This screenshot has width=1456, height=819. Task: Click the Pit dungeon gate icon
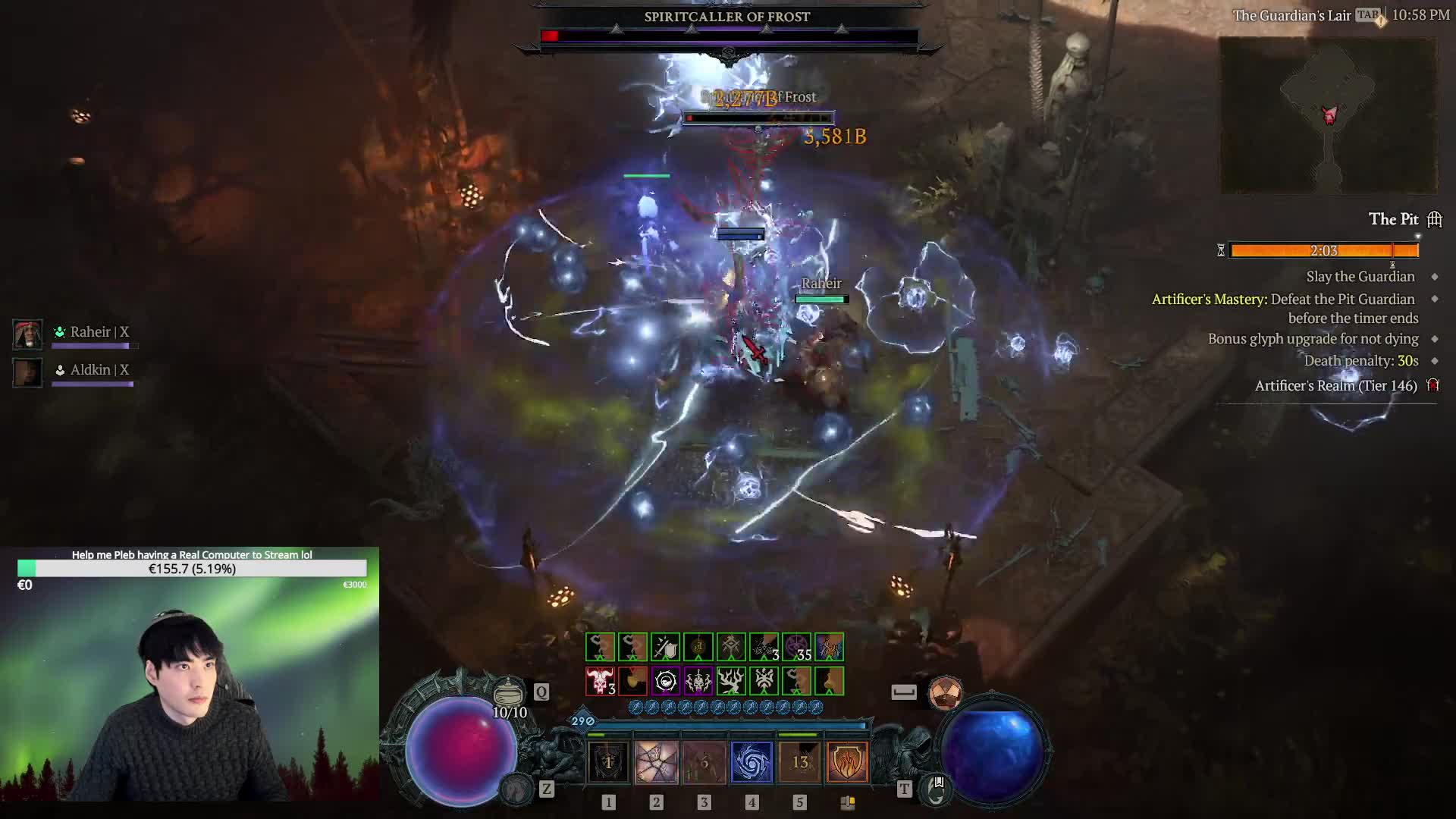[1434, 220]
